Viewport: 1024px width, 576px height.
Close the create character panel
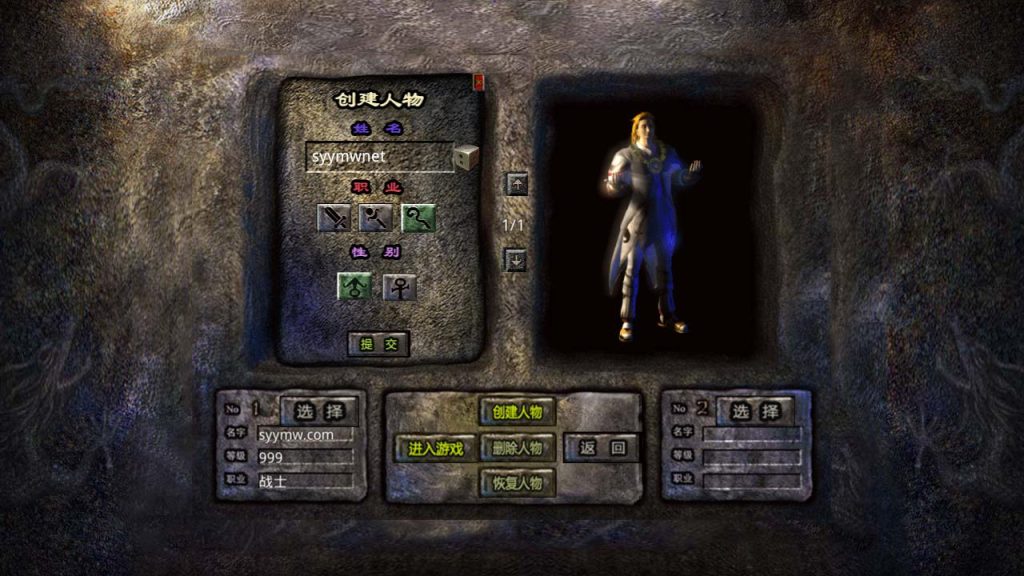478,82
